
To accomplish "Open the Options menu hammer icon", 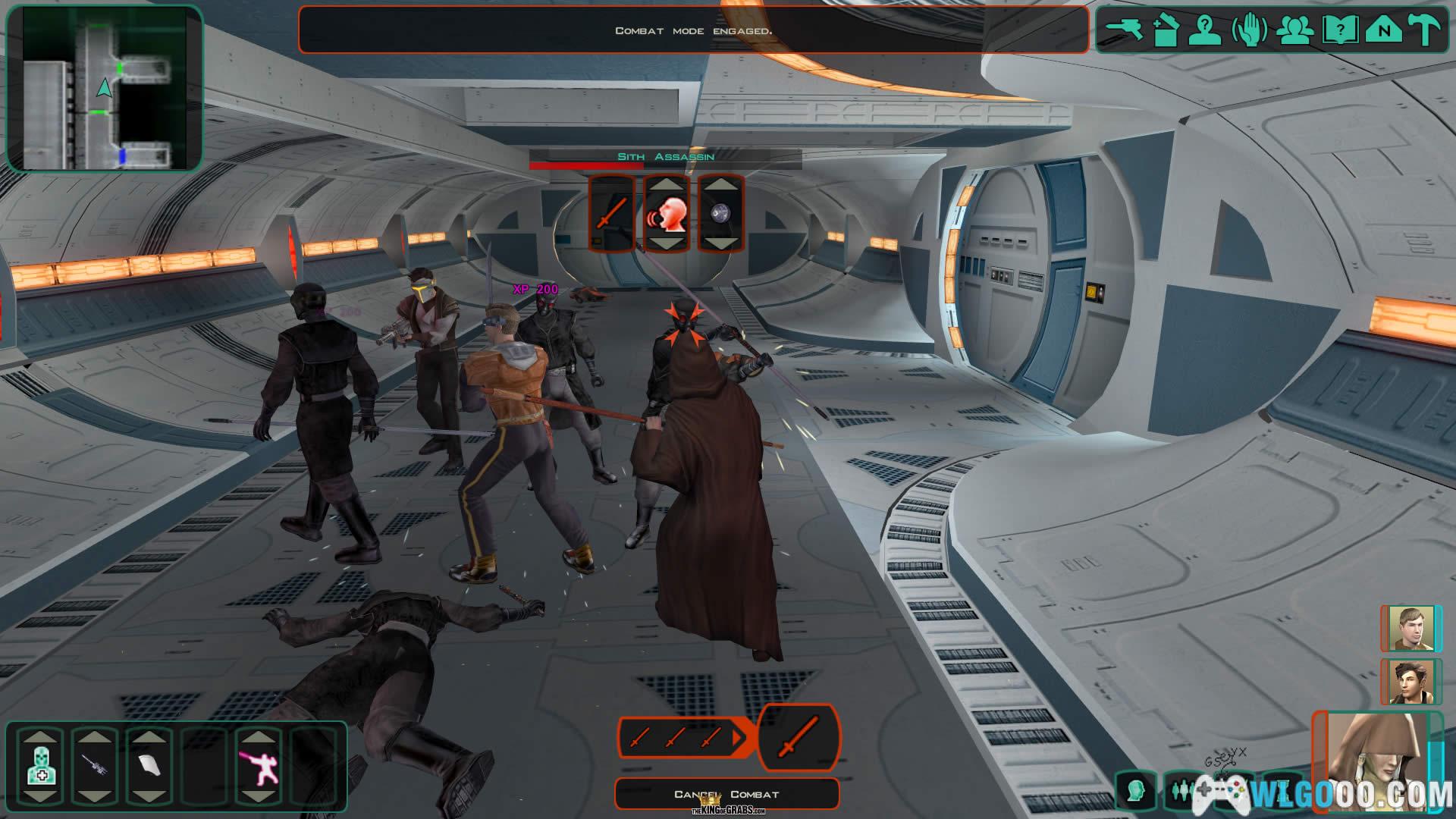I will 1424,30.
